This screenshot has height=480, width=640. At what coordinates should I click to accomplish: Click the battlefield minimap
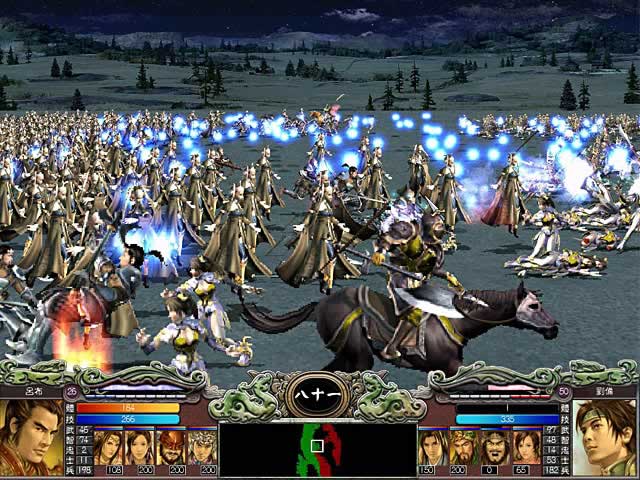(317, 448)
